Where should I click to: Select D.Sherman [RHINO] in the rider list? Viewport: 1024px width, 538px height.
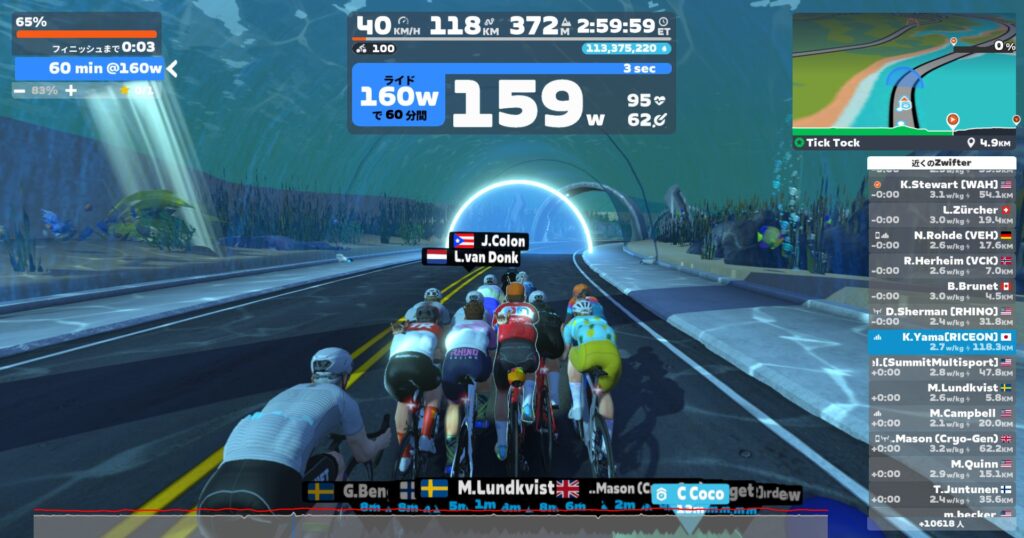point(941,316)
